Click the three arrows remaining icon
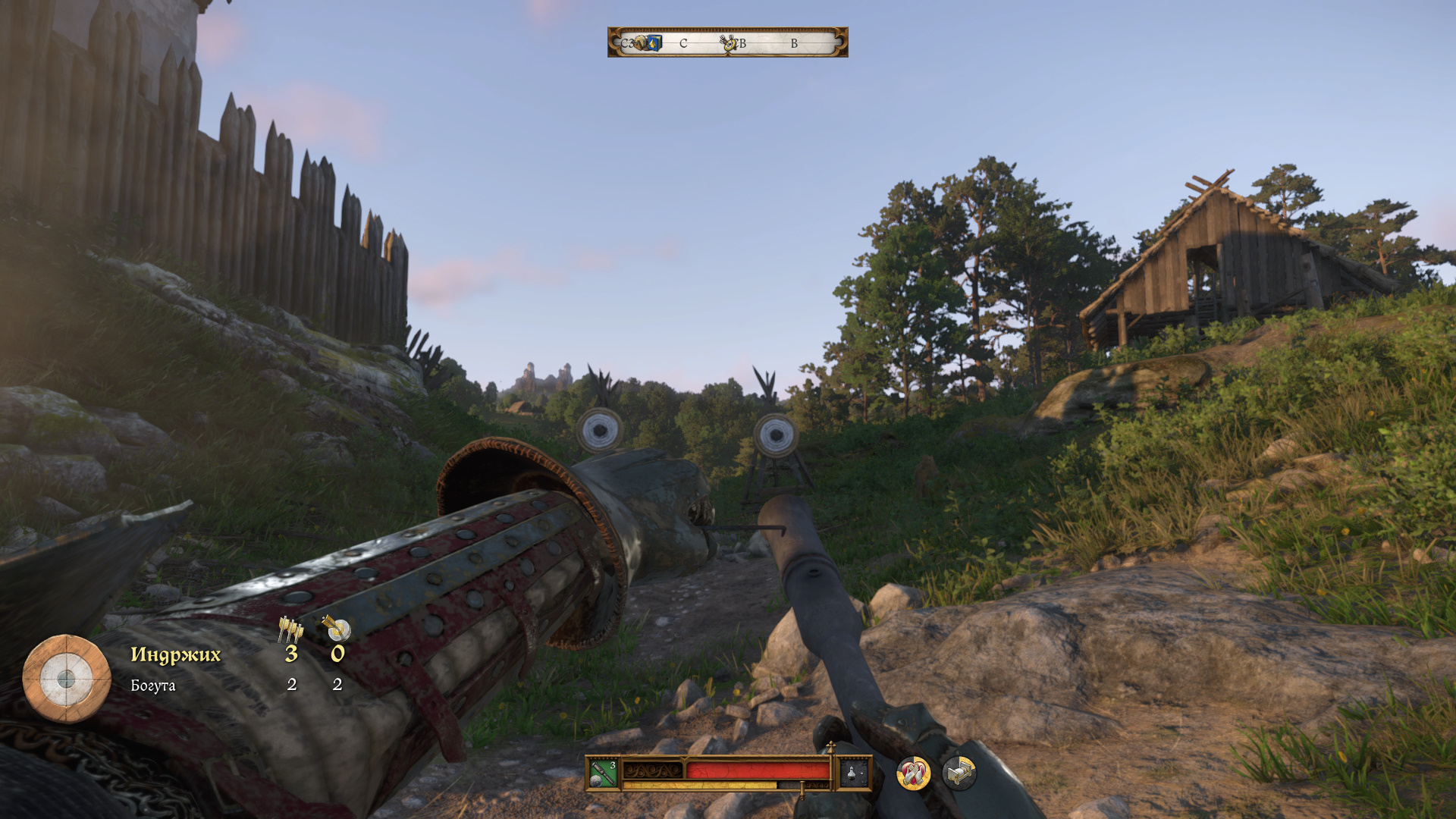The image size is (1456, 819). (x=290, y=629)
